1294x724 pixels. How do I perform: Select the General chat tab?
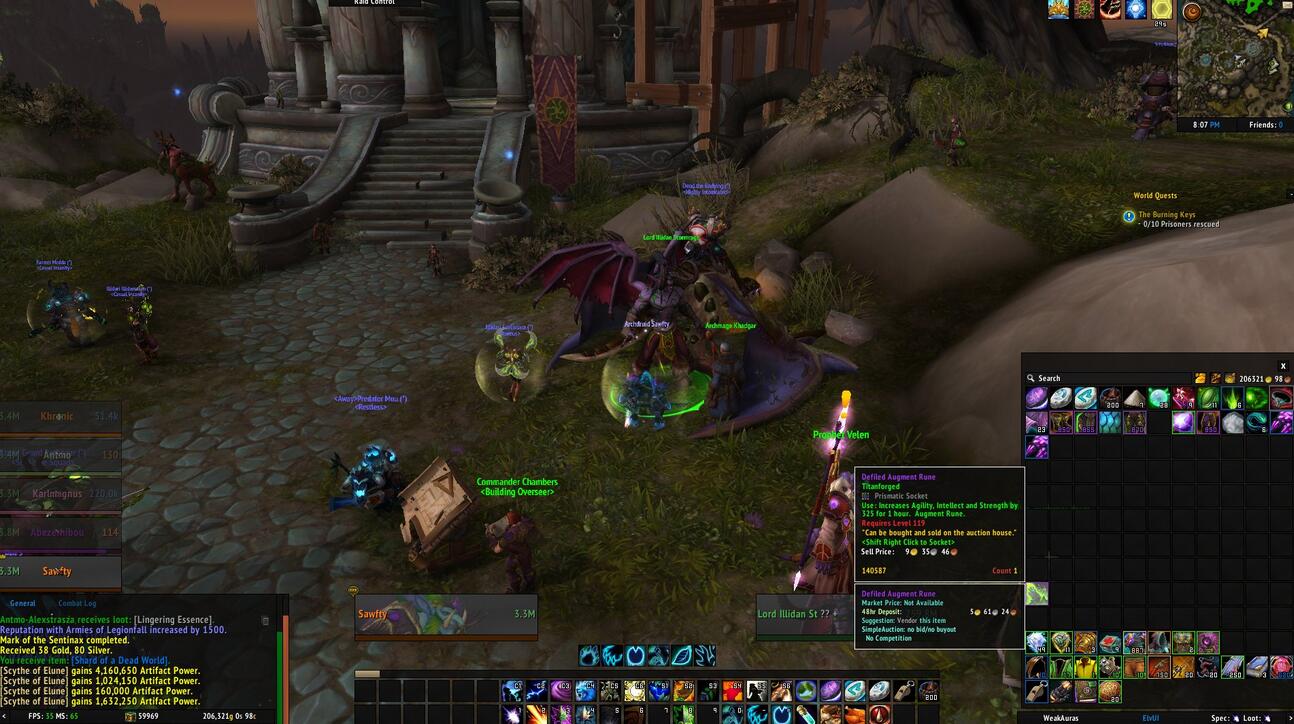tap(23, 603)
